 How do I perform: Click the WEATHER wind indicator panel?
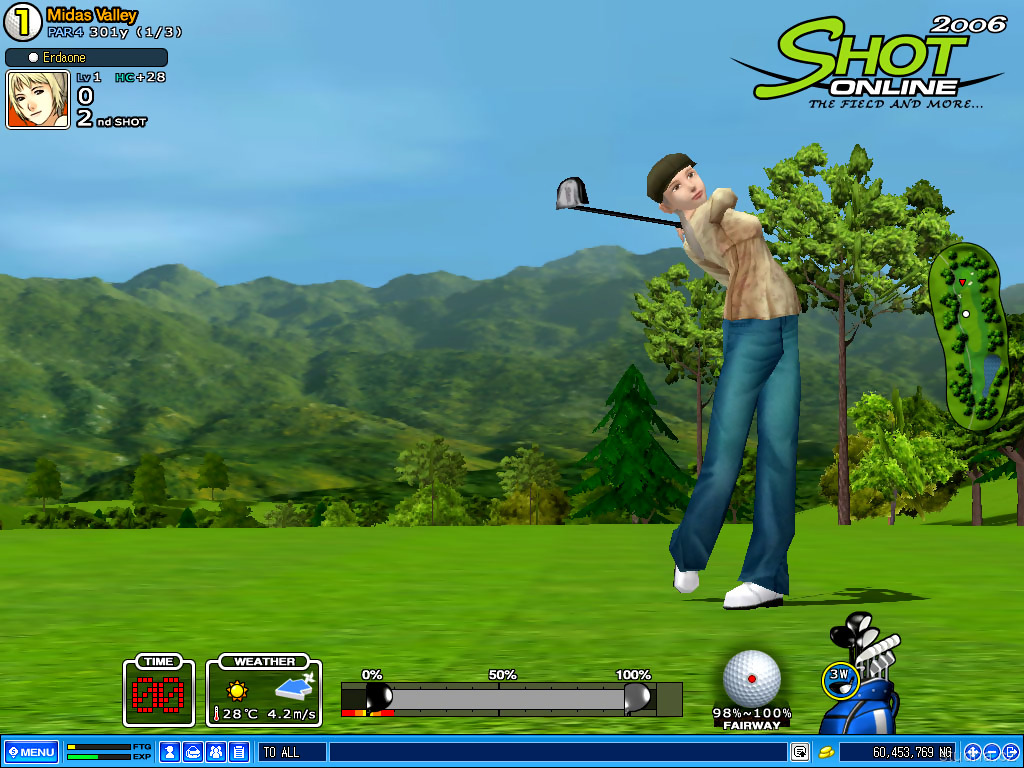click(x=264, y=690)
